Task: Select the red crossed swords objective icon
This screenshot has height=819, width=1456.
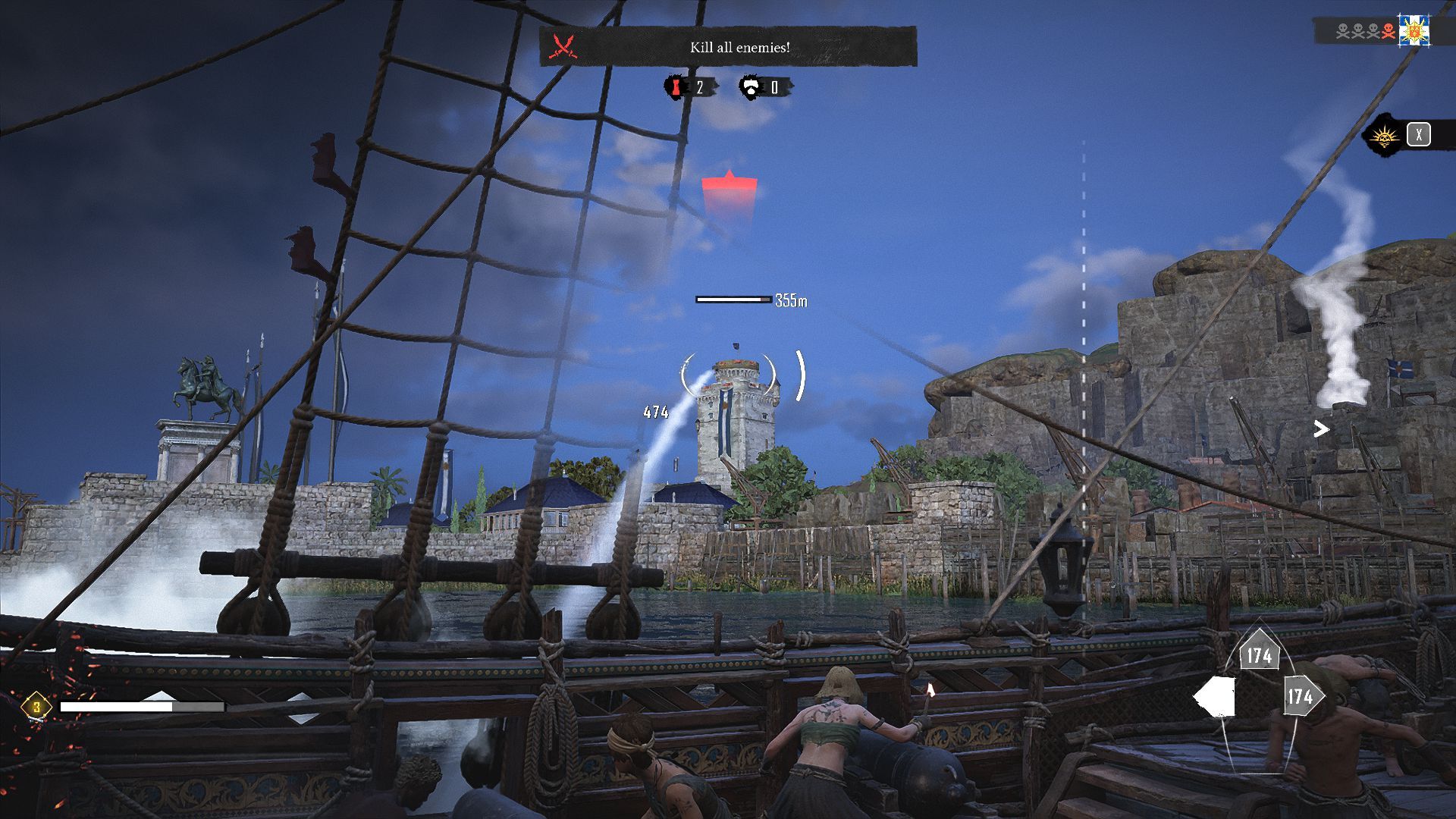Action: click(563, 47)
